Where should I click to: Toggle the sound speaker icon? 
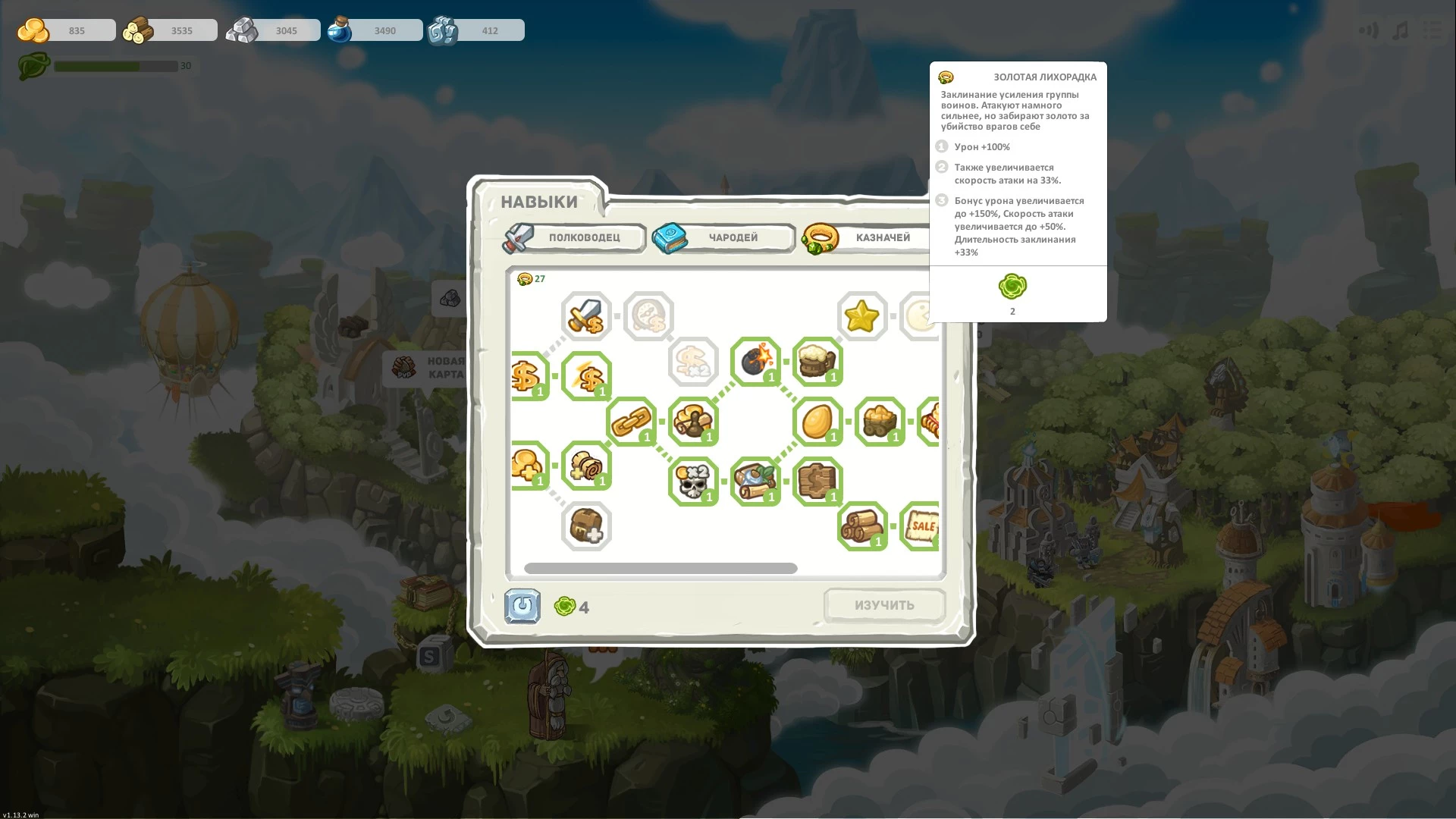point(1368,30)
